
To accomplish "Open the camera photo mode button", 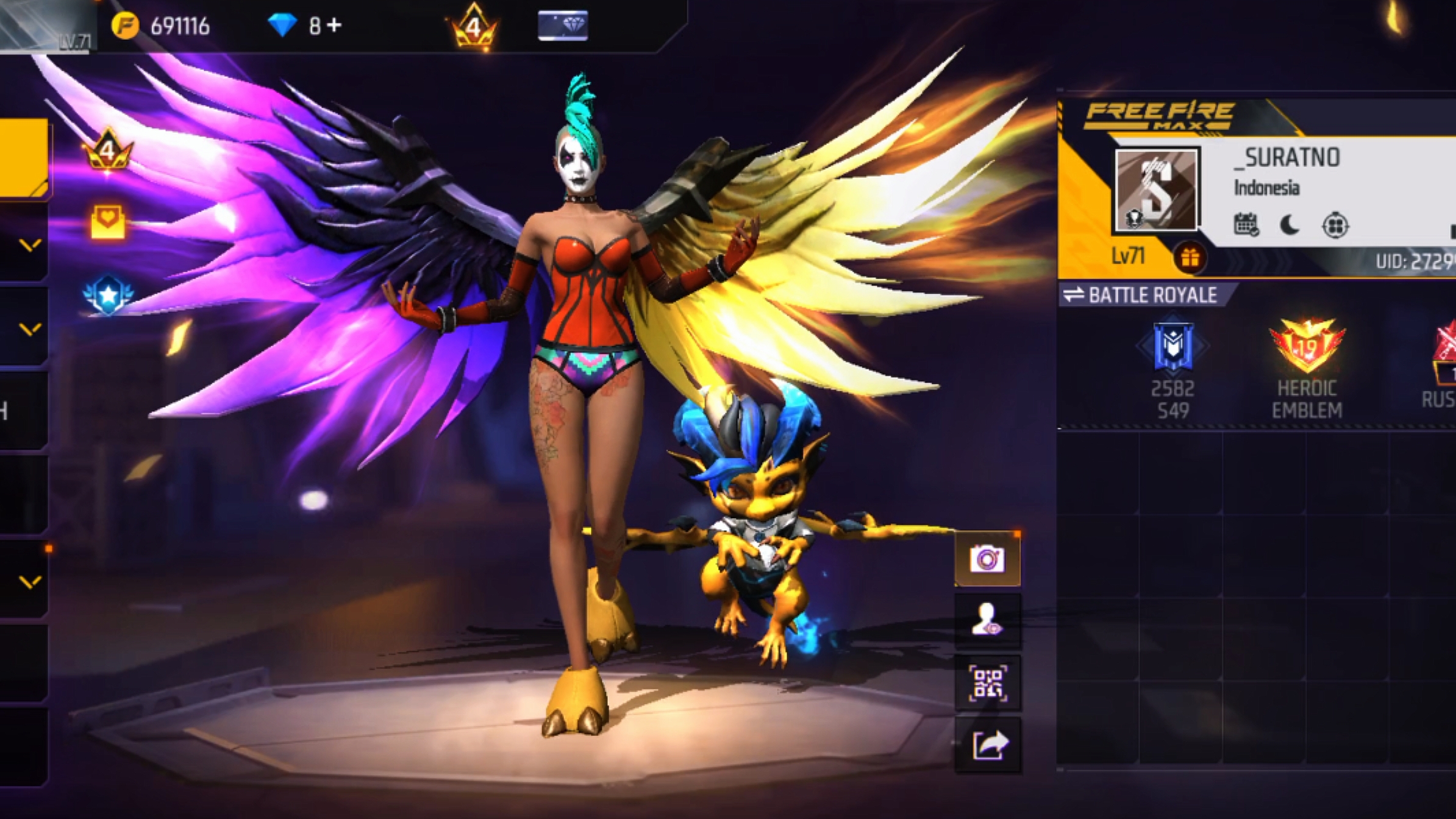I will pyautogui.click(x=987, y=559).
